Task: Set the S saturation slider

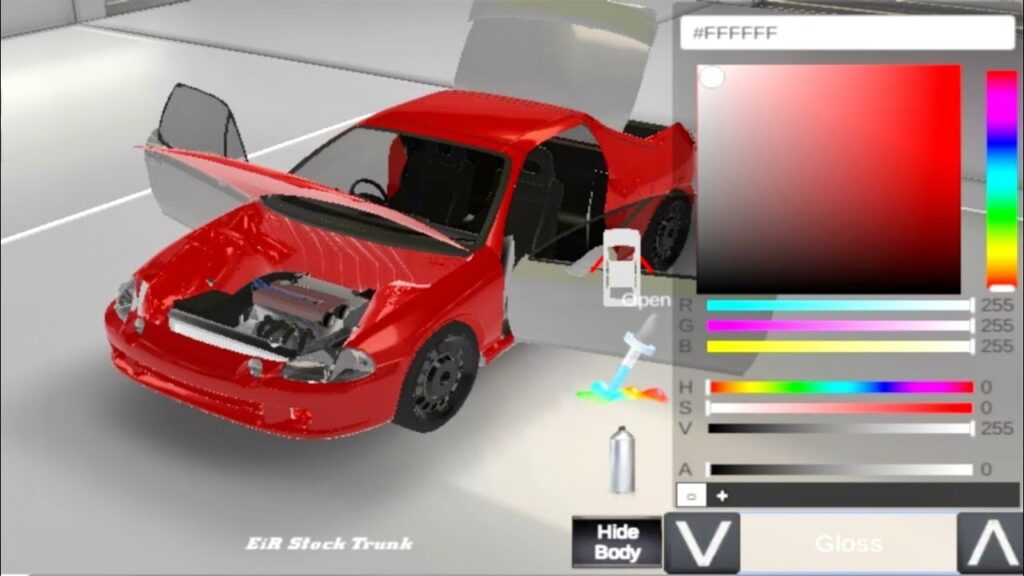Action: tap(840, 408)
